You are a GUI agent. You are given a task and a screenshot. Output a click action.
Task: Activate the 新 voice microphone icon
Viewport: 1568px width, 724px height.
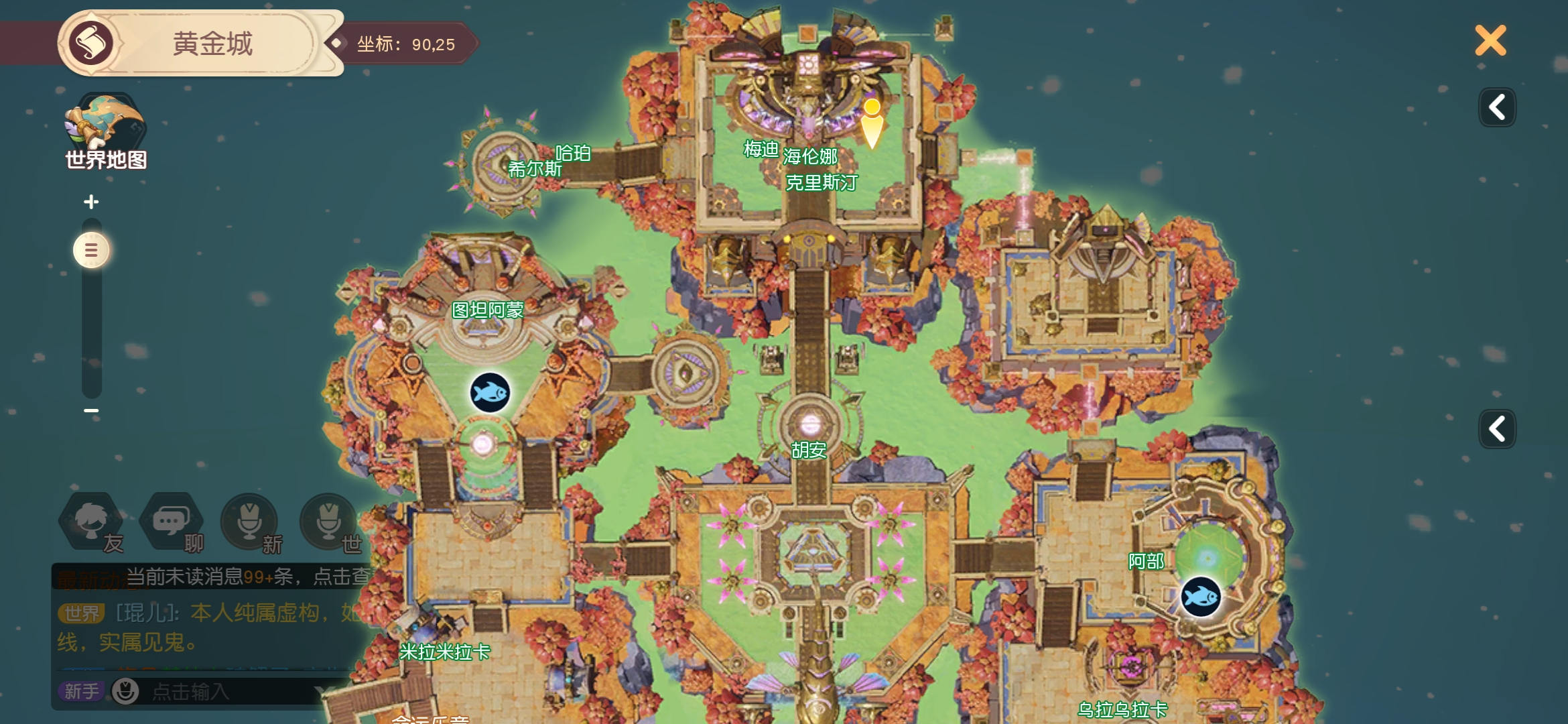pyautogui.click(x=250, y=522)
